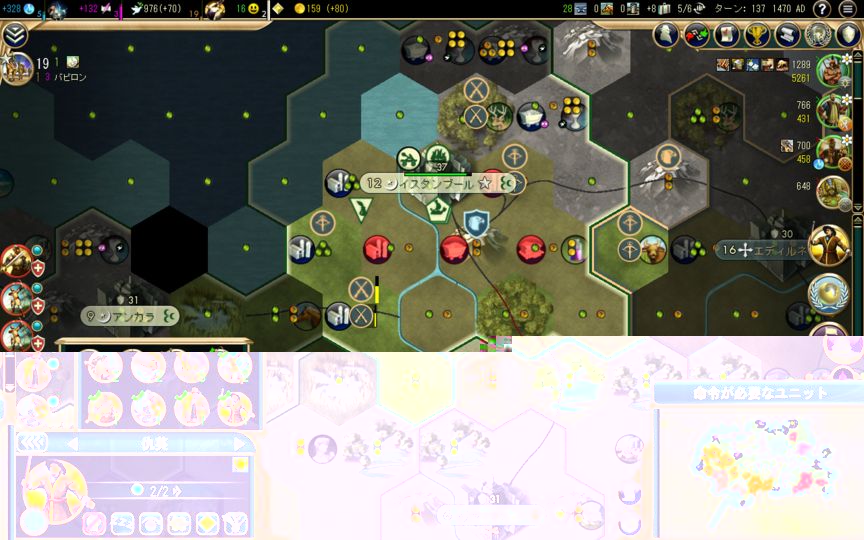
Task: Select the blue shield unit flag near Istanbul
Action: pos(476,224)
